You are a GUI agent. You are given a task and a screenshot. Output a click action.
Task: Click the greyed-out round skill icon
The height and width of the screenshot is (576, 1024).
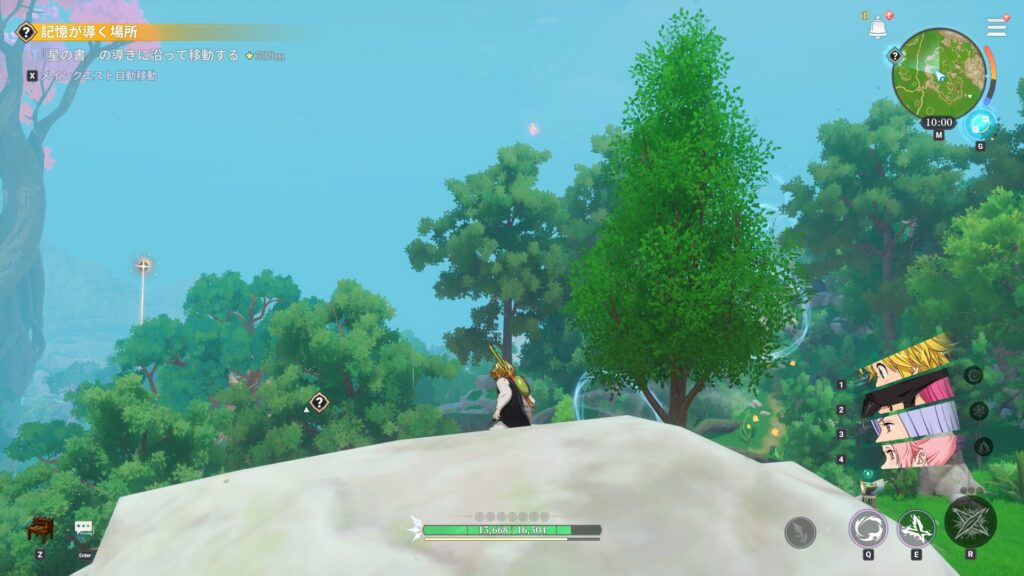pyautogui.click(x=800, y=532)
